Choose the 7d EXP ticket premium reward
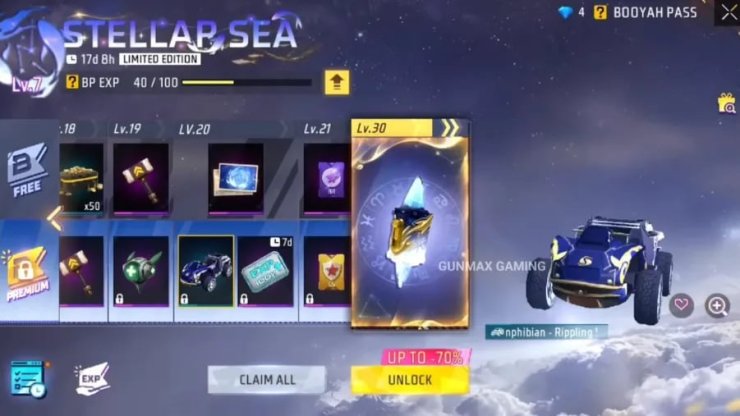 pos(265,270)
